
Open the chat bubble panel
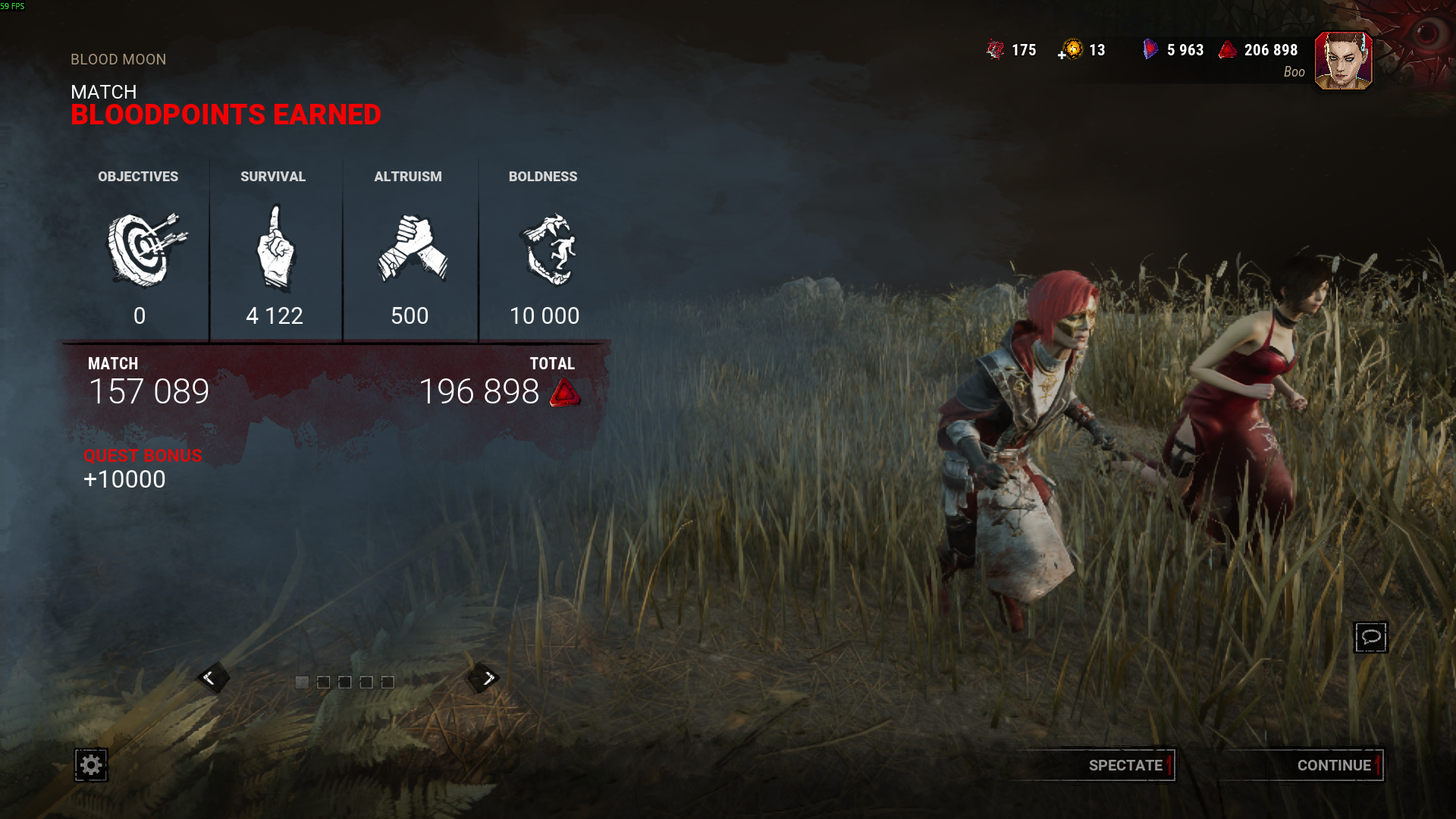click(x=1370, y=637)
